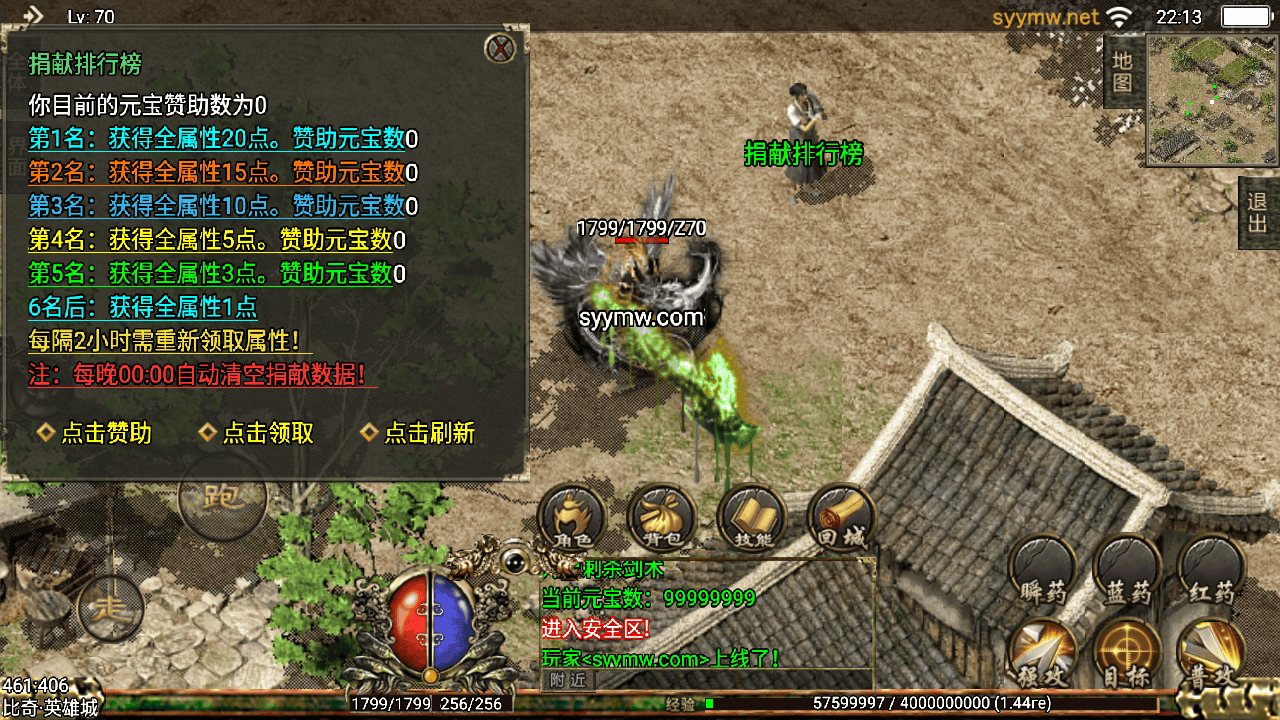This screenshot has width=1280, height=720.
Task: Open the 背包 bag inventory
Action: 661,519
